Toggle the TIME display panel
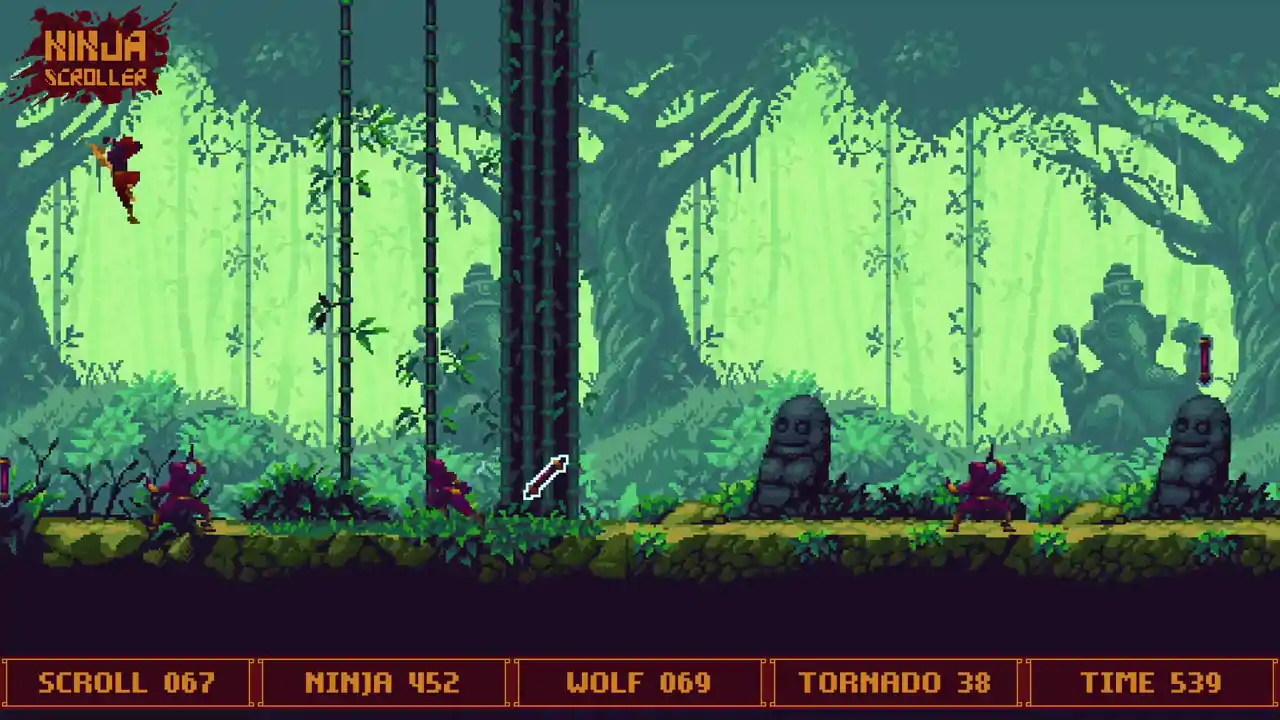Screen dimensions: 1280x720 click(x=1152, y=683)
